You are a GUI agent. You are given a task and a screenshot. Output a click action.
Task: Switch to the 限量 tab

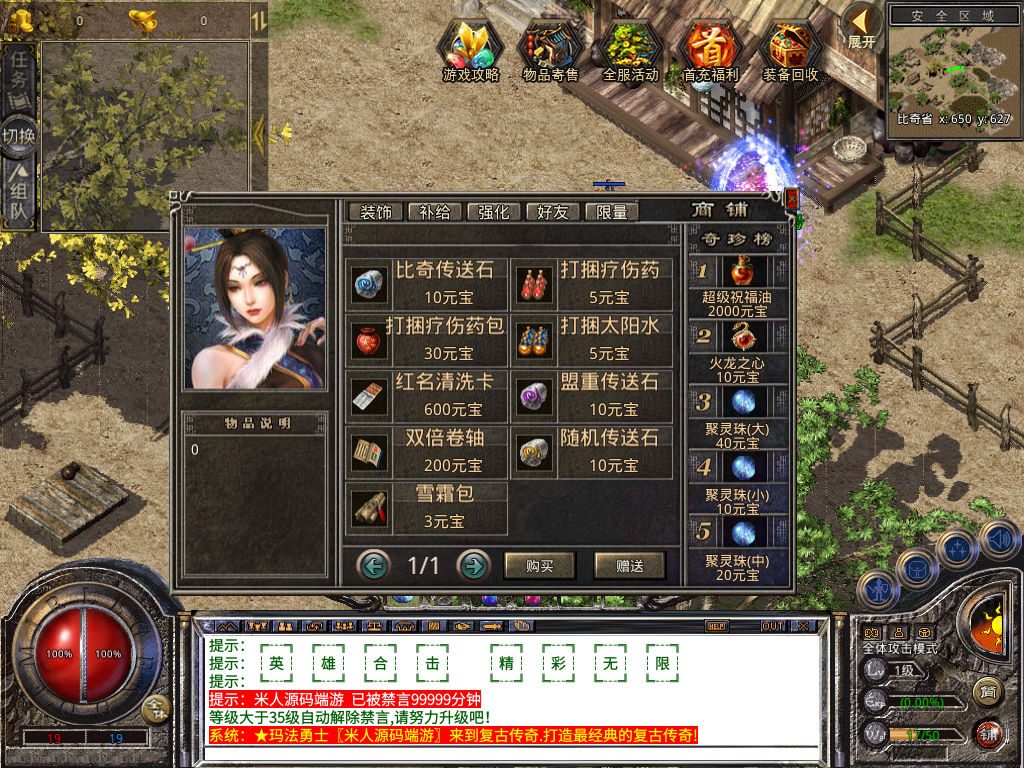pos(611,212)
